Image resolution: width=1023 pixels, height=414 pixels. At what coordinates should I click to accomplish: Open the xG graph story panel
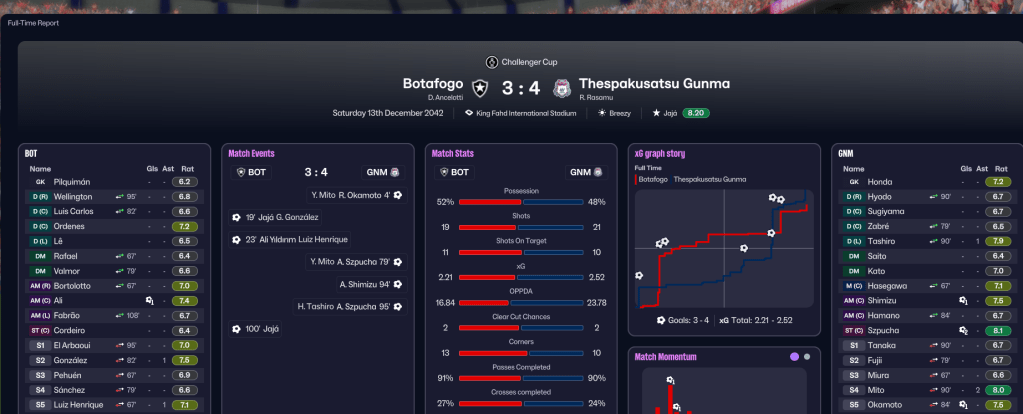click(660, 154)
